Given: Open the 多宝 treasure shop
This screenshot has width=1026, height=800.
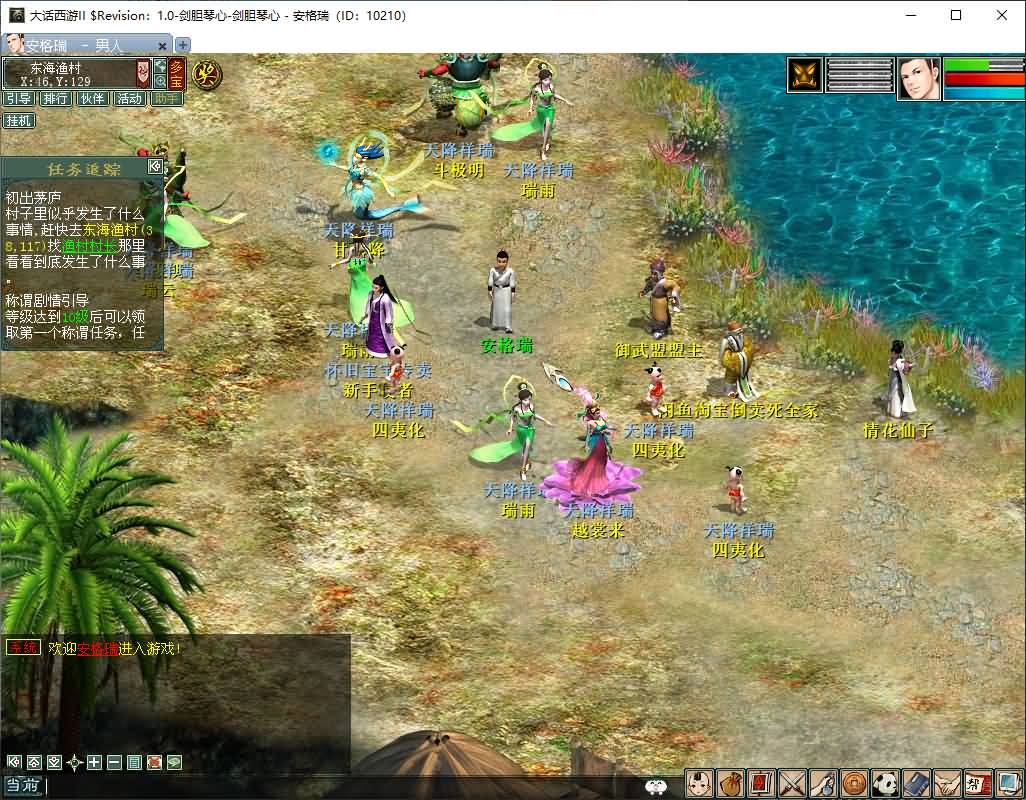Looking at the screenshot, I should click(176, 74).
